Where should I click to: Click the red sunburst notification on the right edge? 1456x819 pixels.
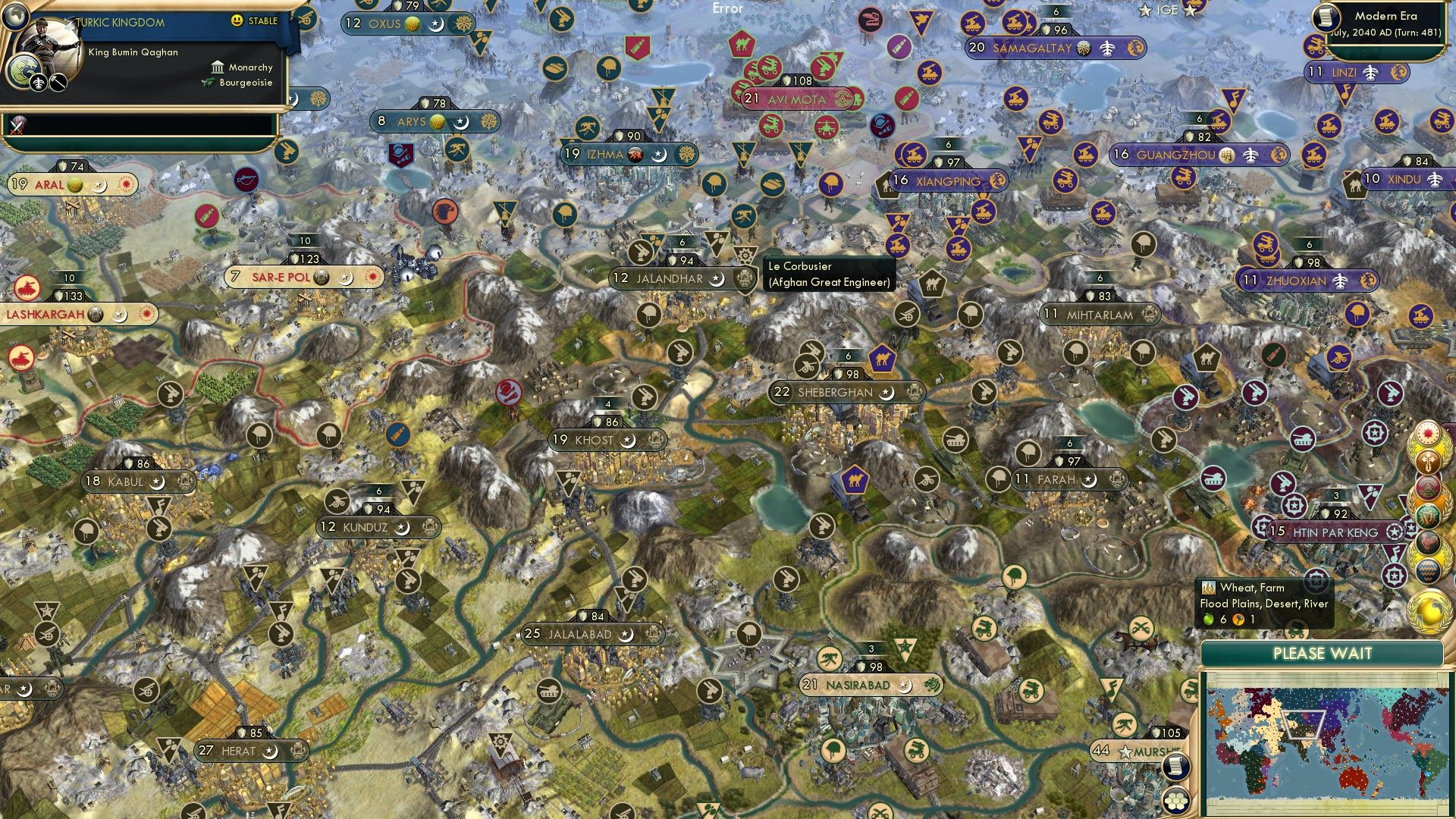[1426, 434]
